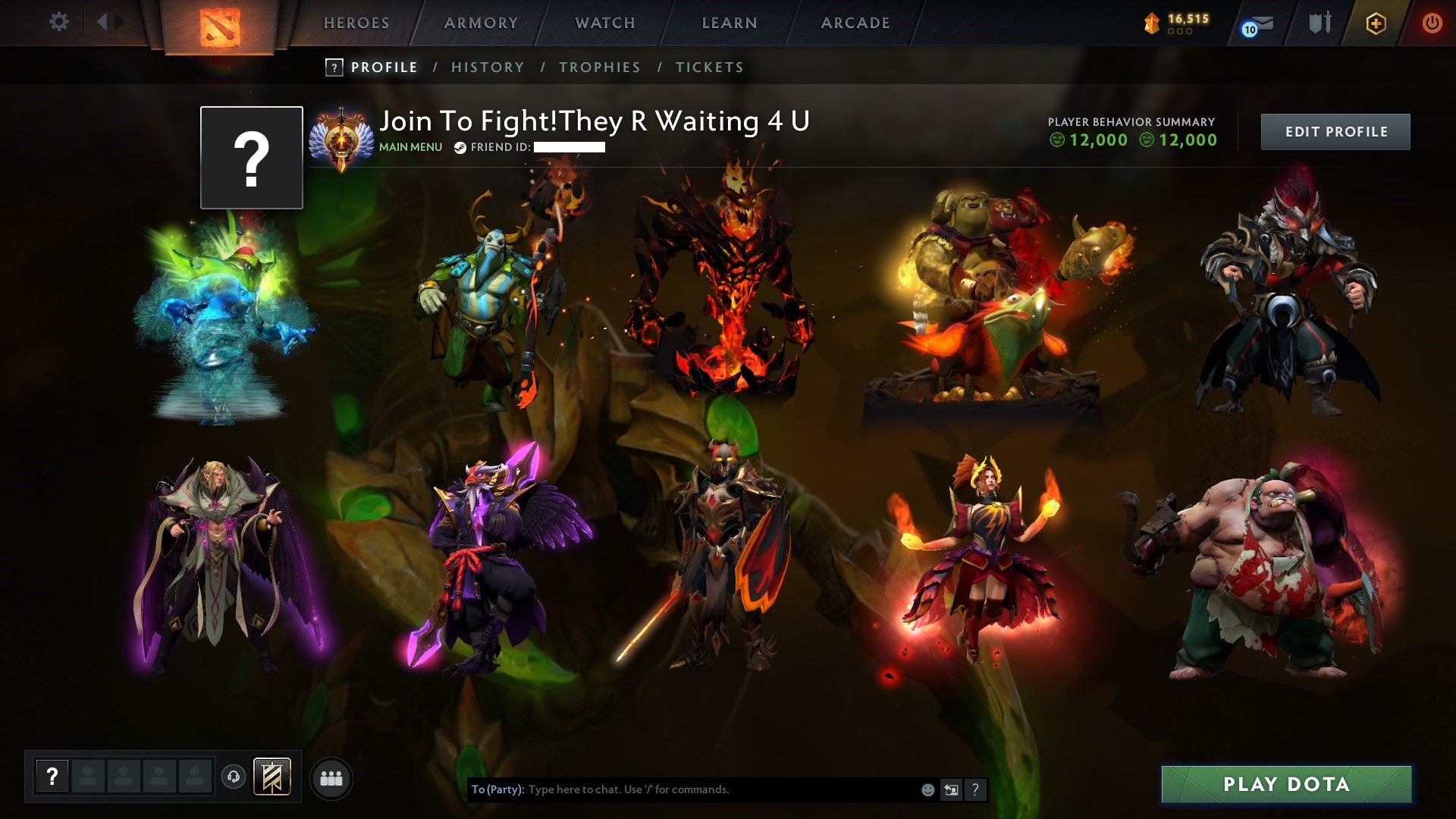Click the back navigation arrow
The image size is (1456, 819).
pyautogui.click(x=104, y=21)
